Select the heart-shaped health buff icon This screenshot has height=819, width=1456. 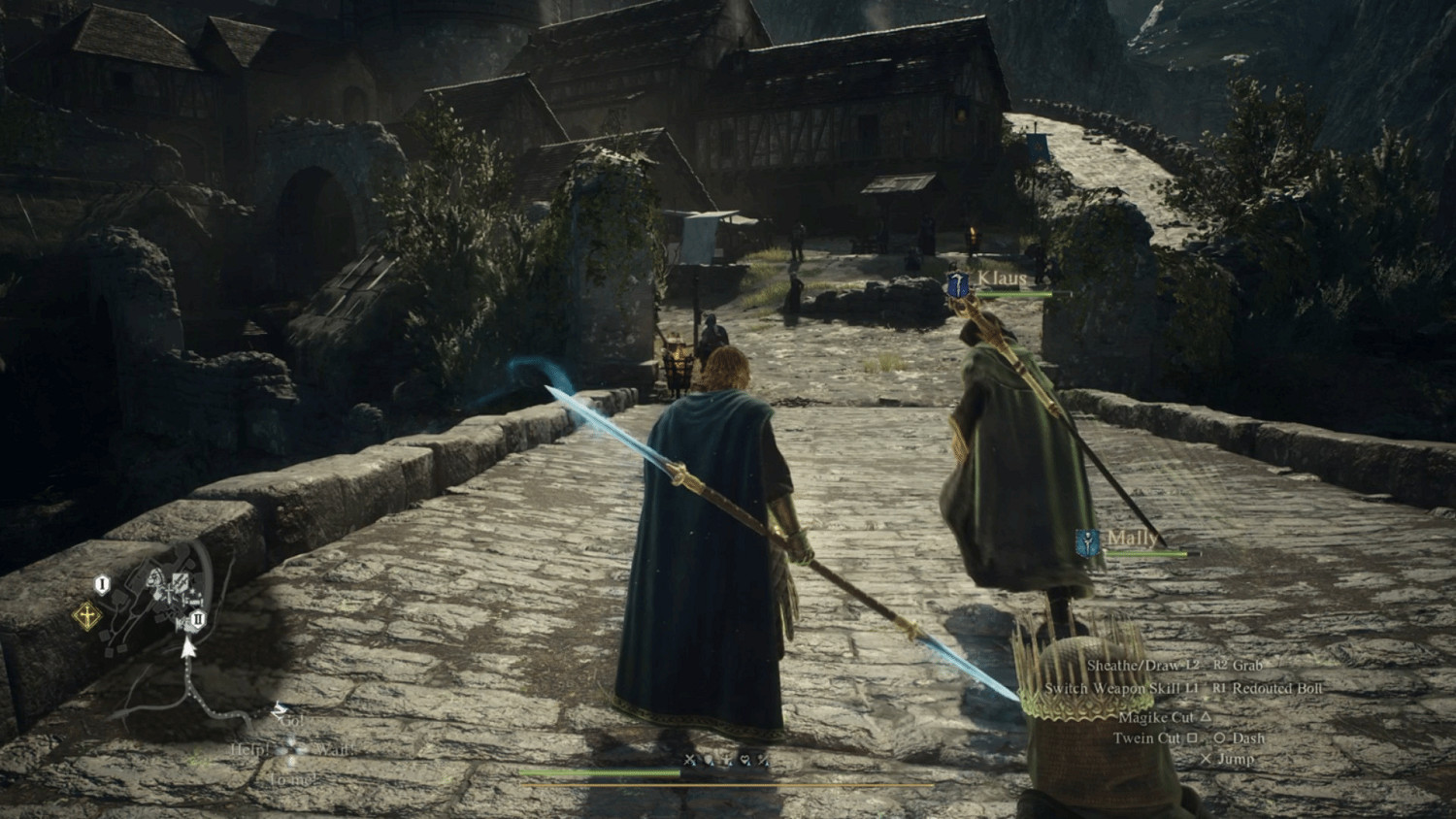[x=745, y=760]
